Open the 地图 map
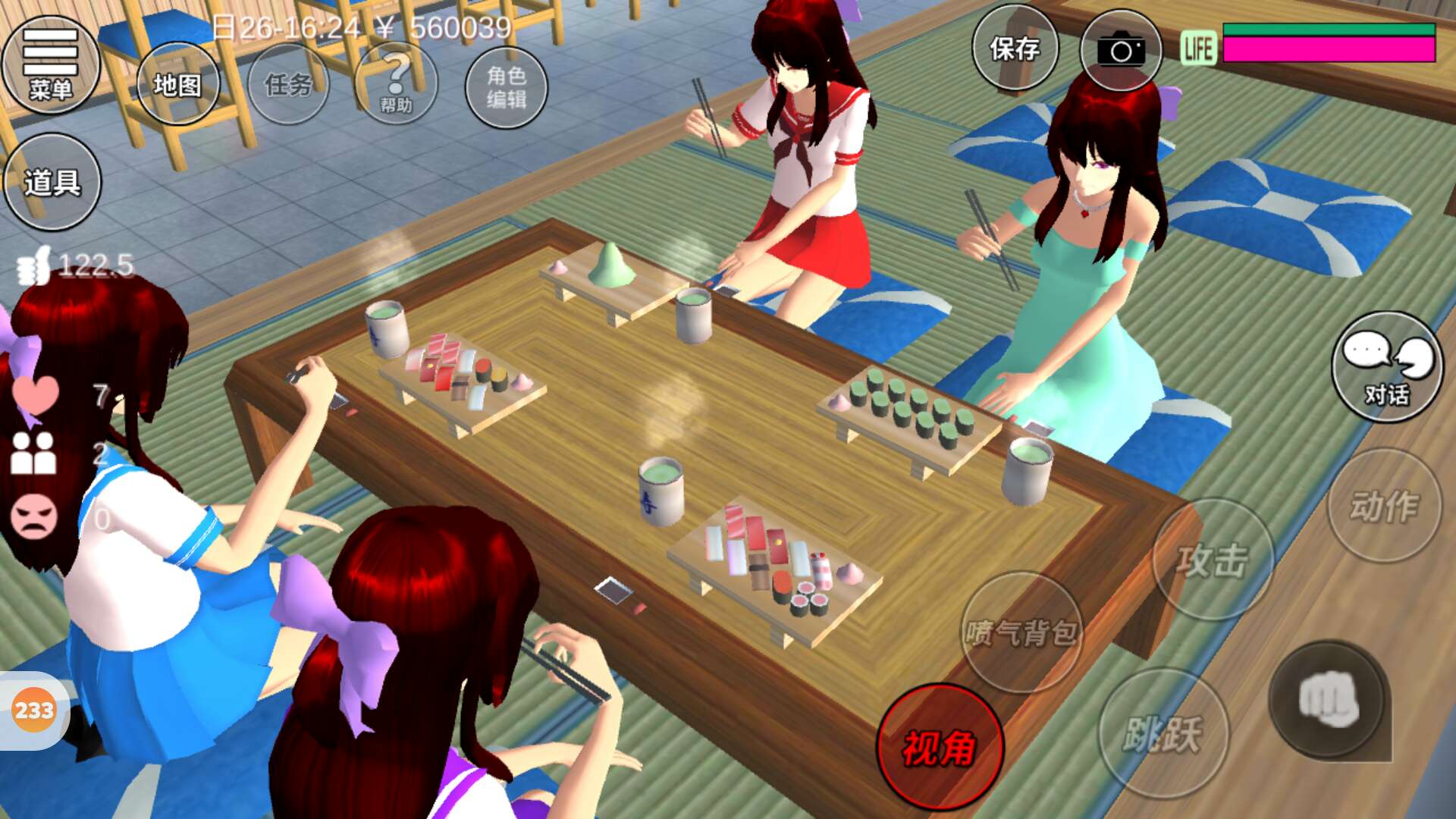The height and width of the screenshot is (819, 1456). tap(177, 84)
